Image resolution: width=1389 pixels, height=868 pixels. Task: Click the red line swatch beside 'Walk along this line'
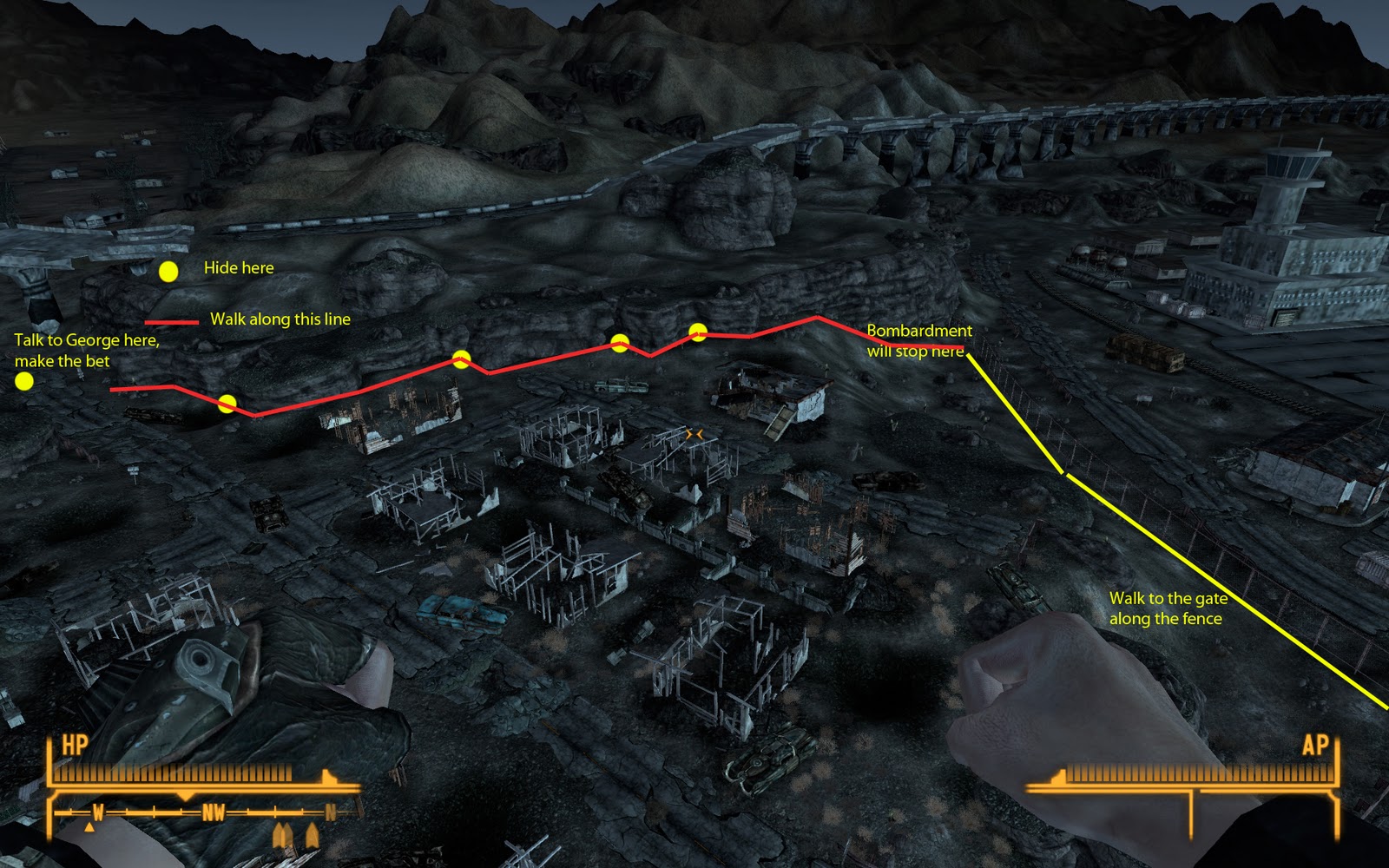point(170,323)
